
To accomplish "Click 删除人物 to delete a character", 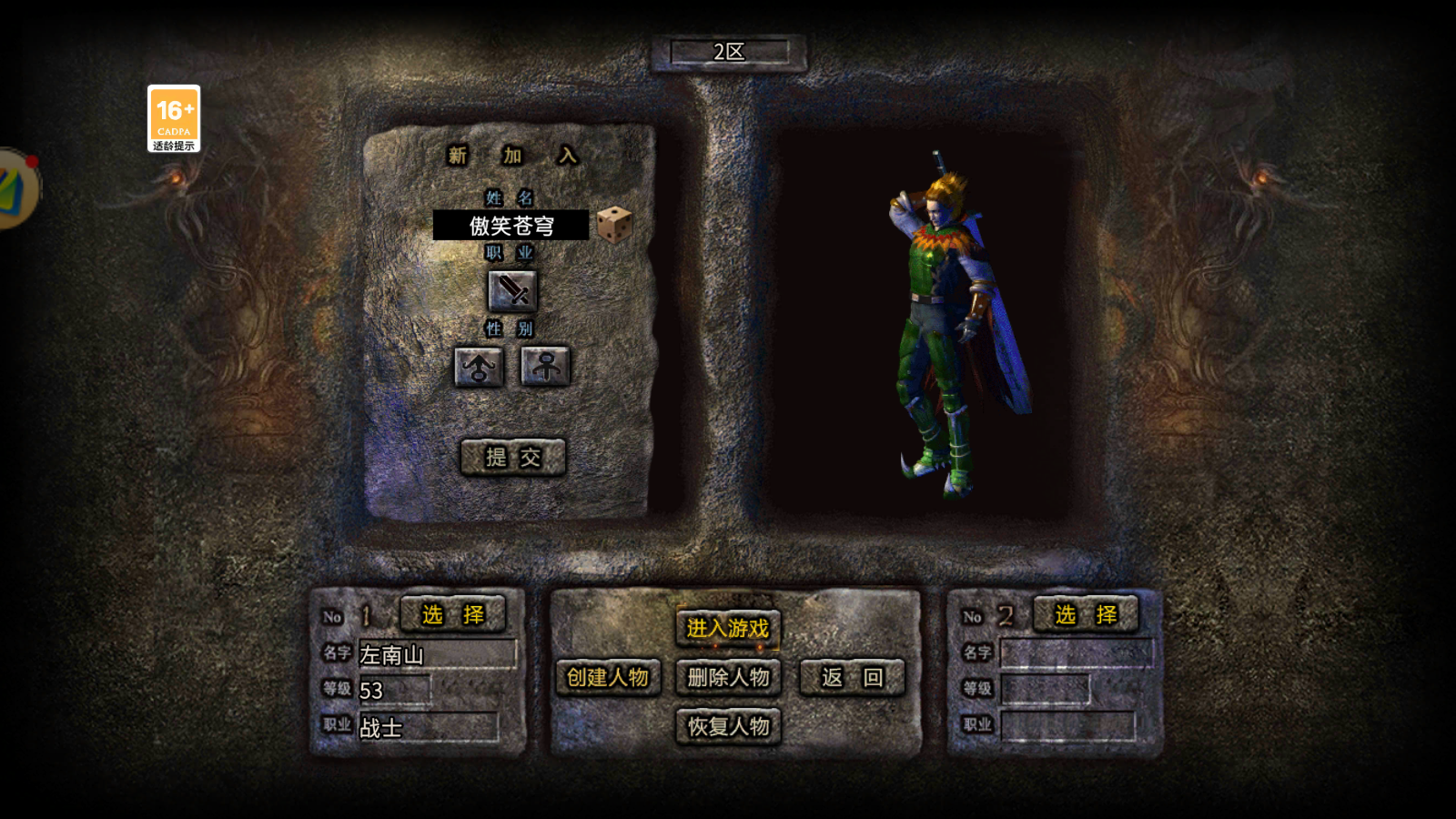I will (727, 677).
